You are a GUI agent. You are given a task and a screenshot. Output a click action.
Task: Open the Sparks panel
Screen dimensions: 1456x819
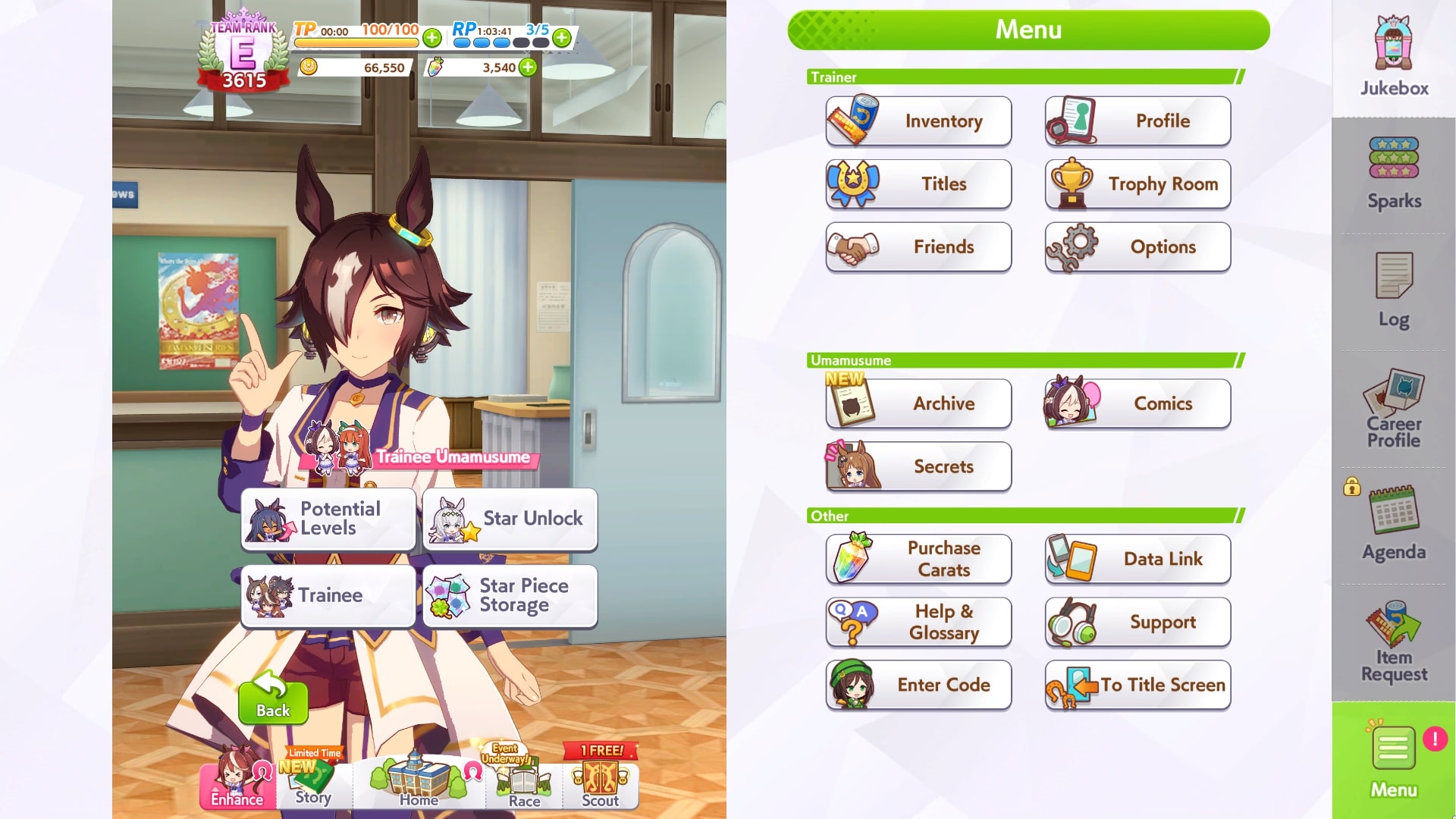[x=1394, y=173]
